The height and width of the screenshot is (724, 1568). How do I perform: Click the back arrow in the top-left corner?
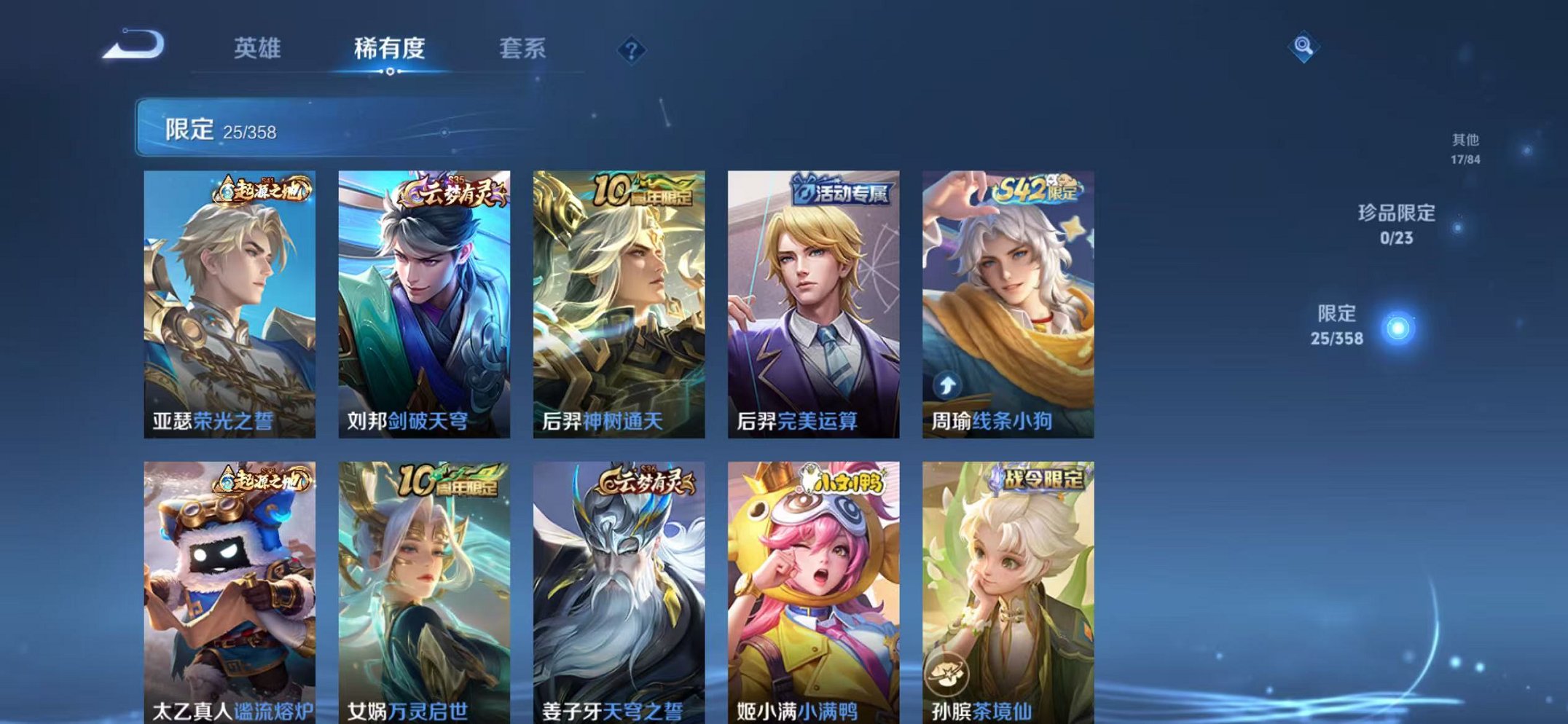(x=131, y=47)
